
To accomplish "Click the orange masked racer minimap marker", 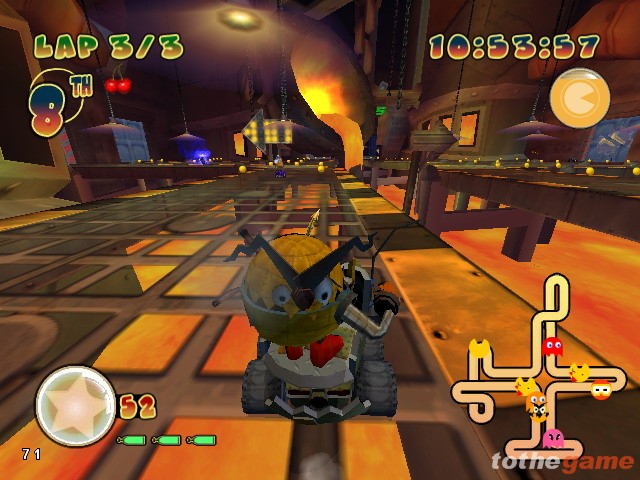I will (602, 390).
